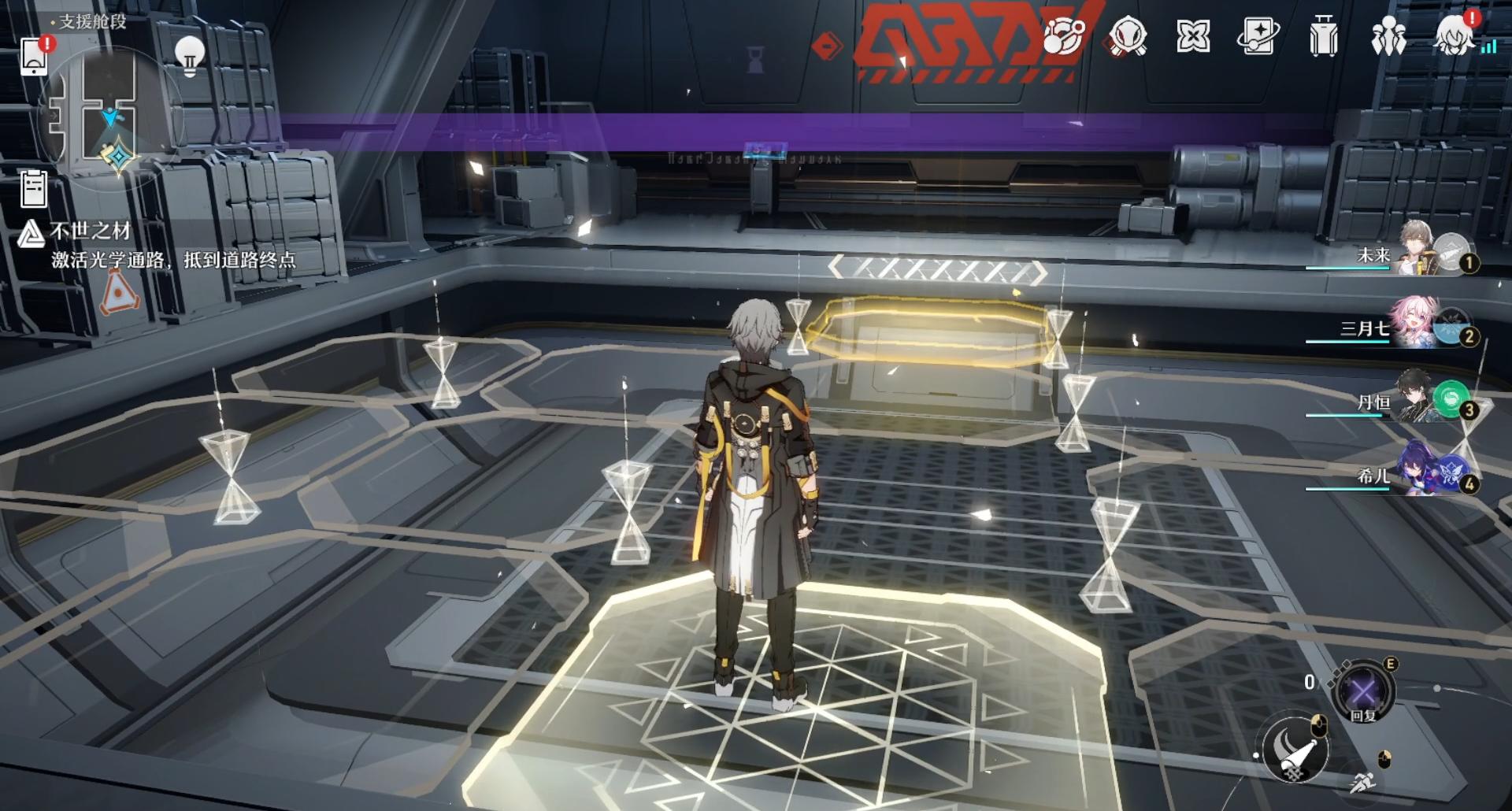Switch to party member 未来
Image resolution: width=1512 pixels, height=811 pixels.
point(1417,252)
